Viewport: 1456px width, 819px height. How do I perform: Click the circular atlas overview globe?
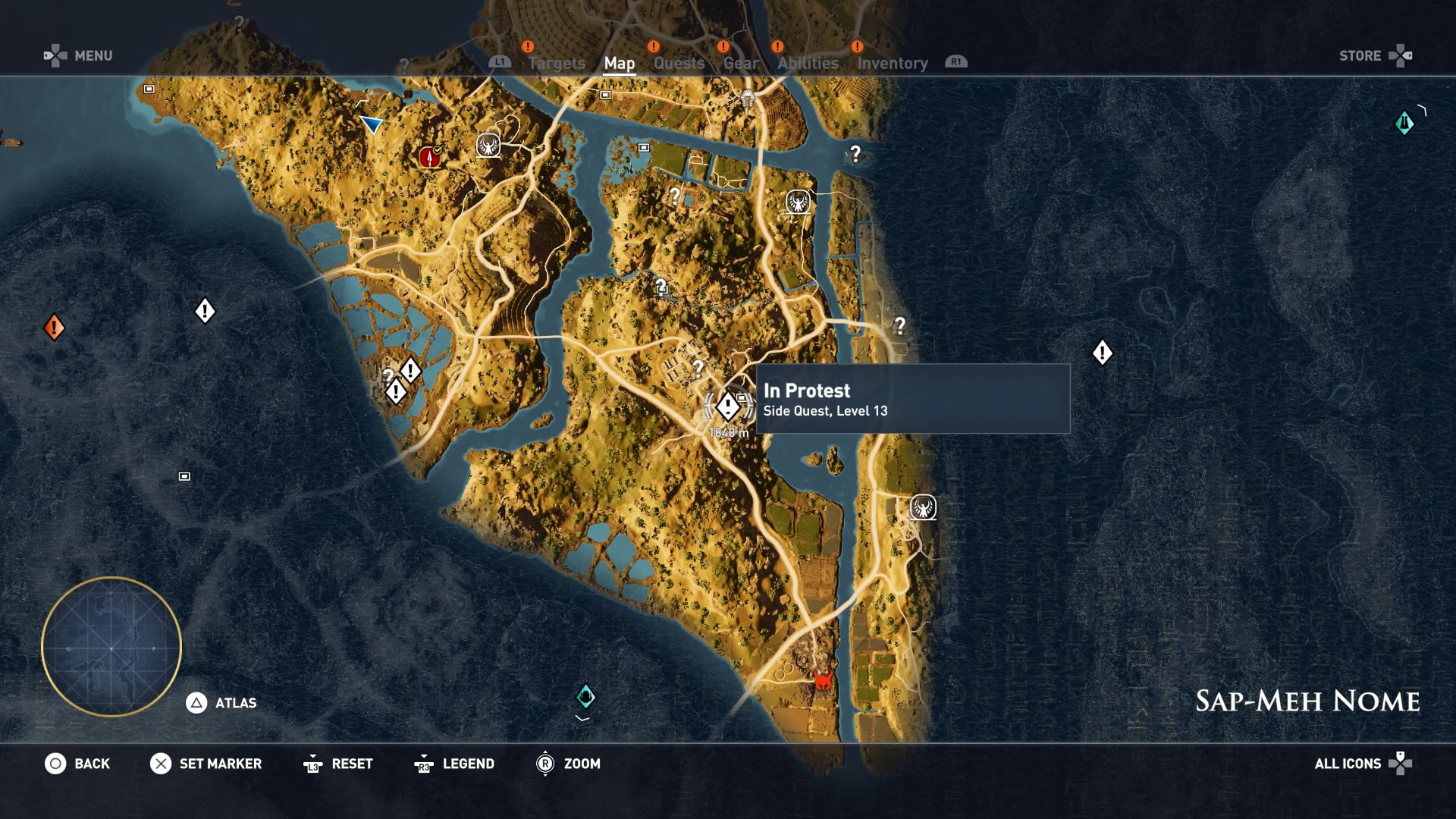111,647
